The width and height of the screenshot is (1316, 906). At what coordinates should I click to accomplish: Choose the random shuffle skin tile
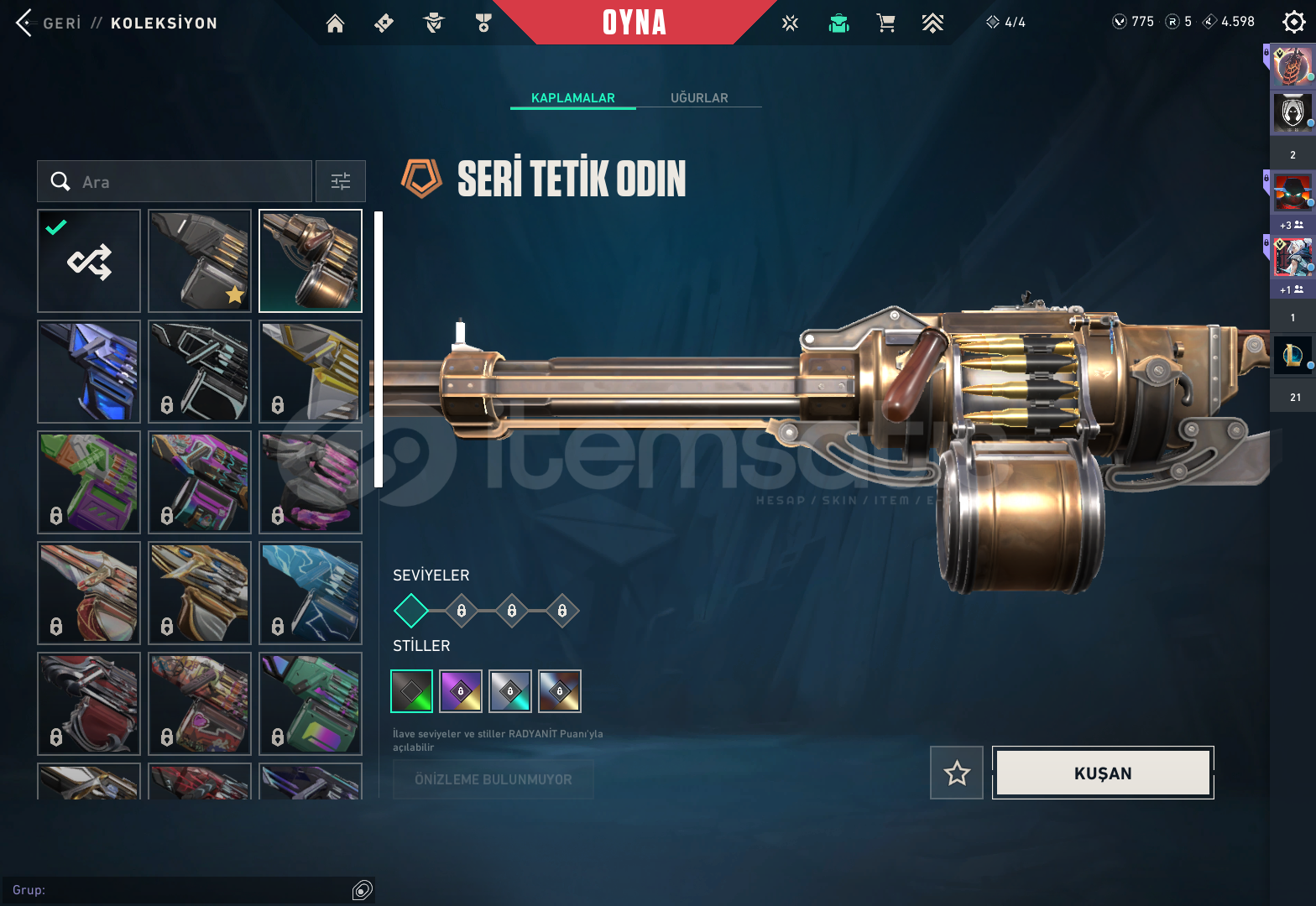pyautogui.click(x=89, y=261)
